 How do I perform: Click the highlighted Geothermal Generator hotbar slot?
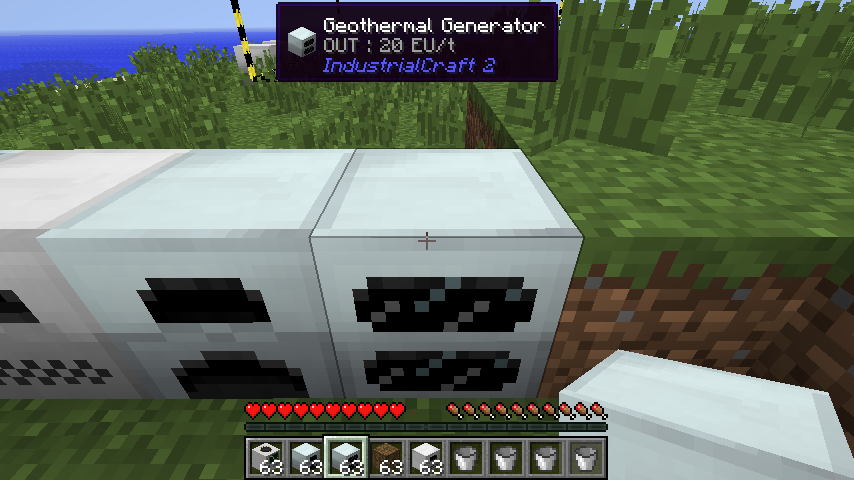click(347, 458)
